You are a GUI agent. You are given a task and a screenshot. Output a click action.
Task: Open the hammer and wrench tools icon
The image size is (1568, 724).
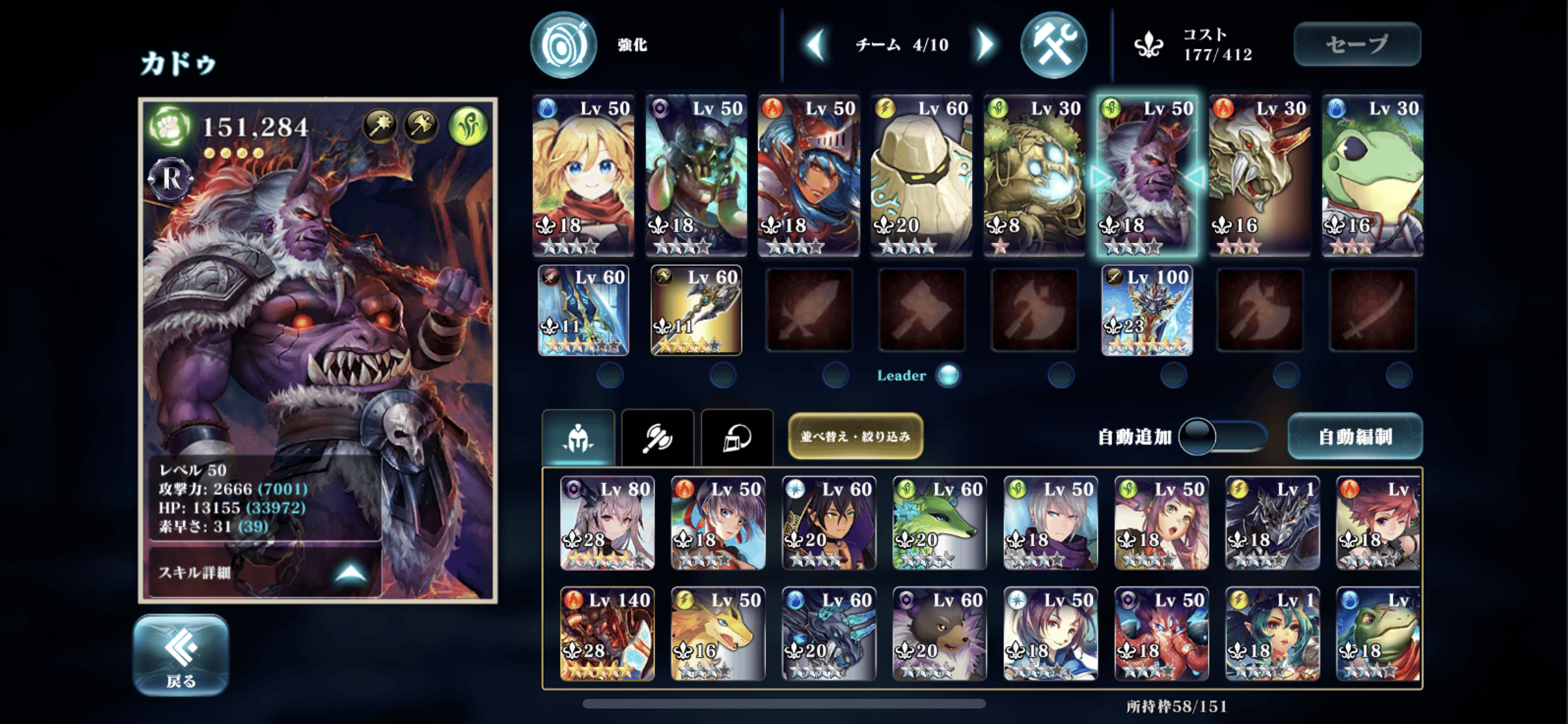[1053, 45]
